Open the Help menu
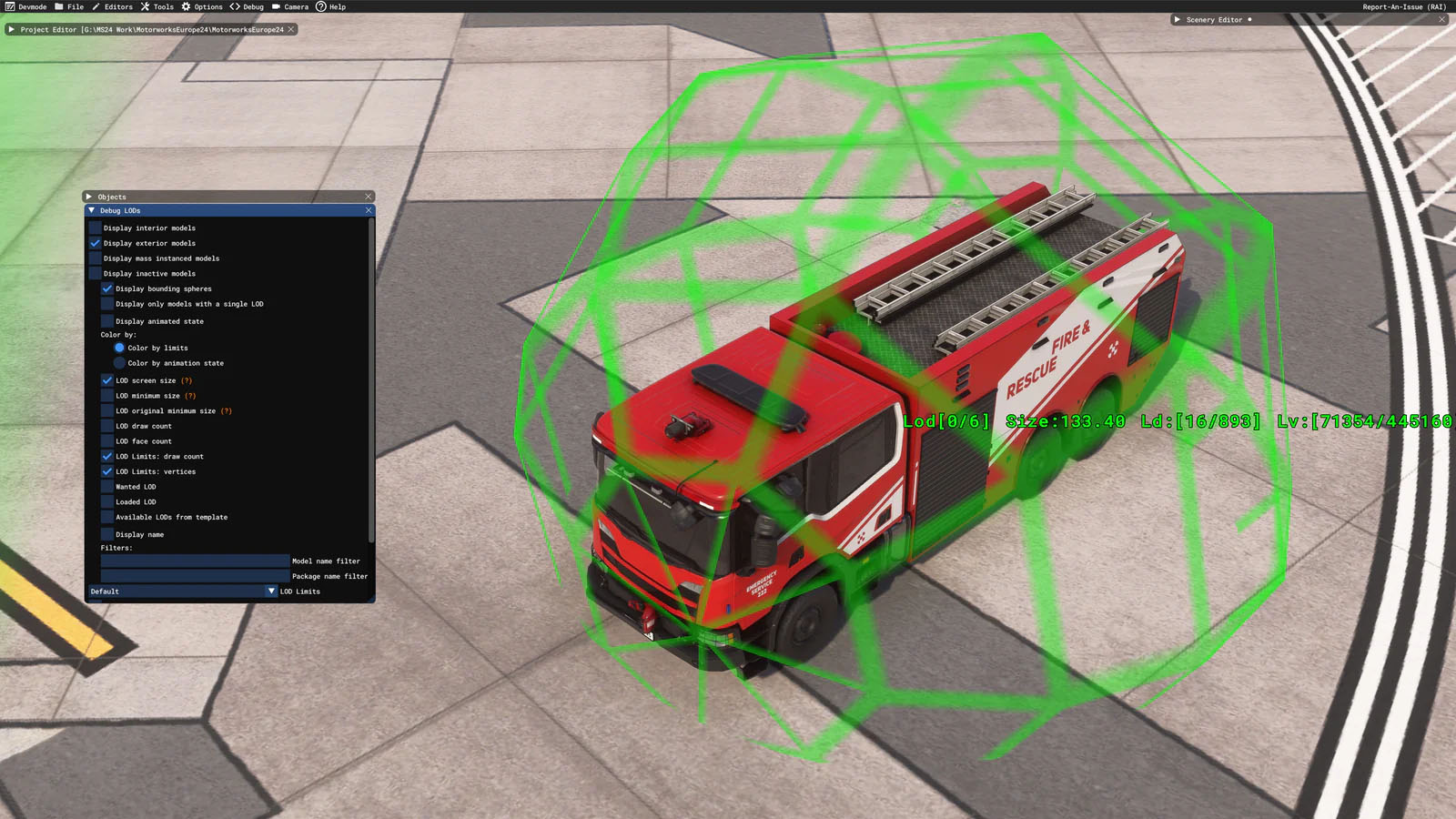1456x819 pixels. click(330, 6)
